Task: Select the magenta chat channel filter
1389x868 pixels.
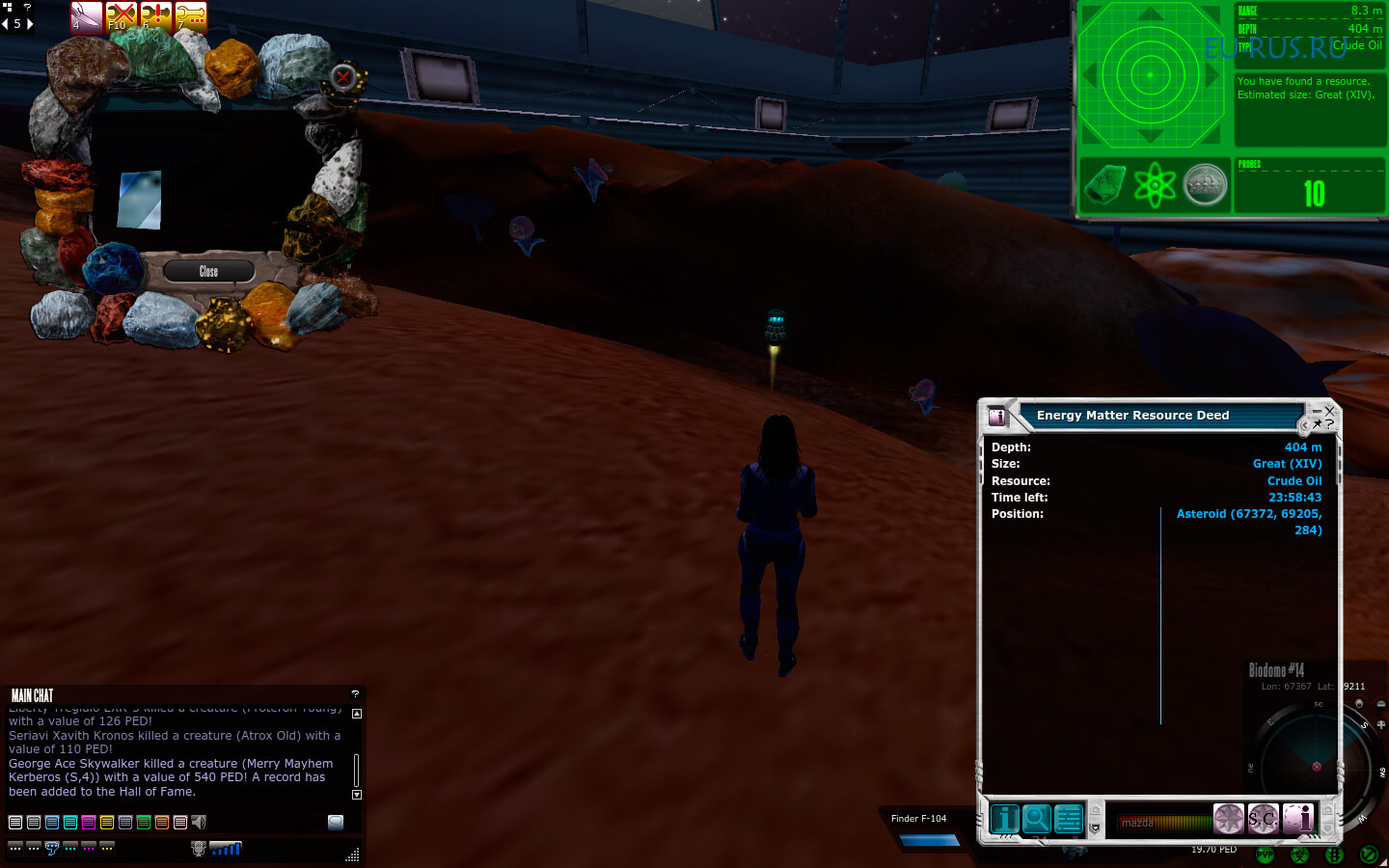Action: tap(89, 823)
